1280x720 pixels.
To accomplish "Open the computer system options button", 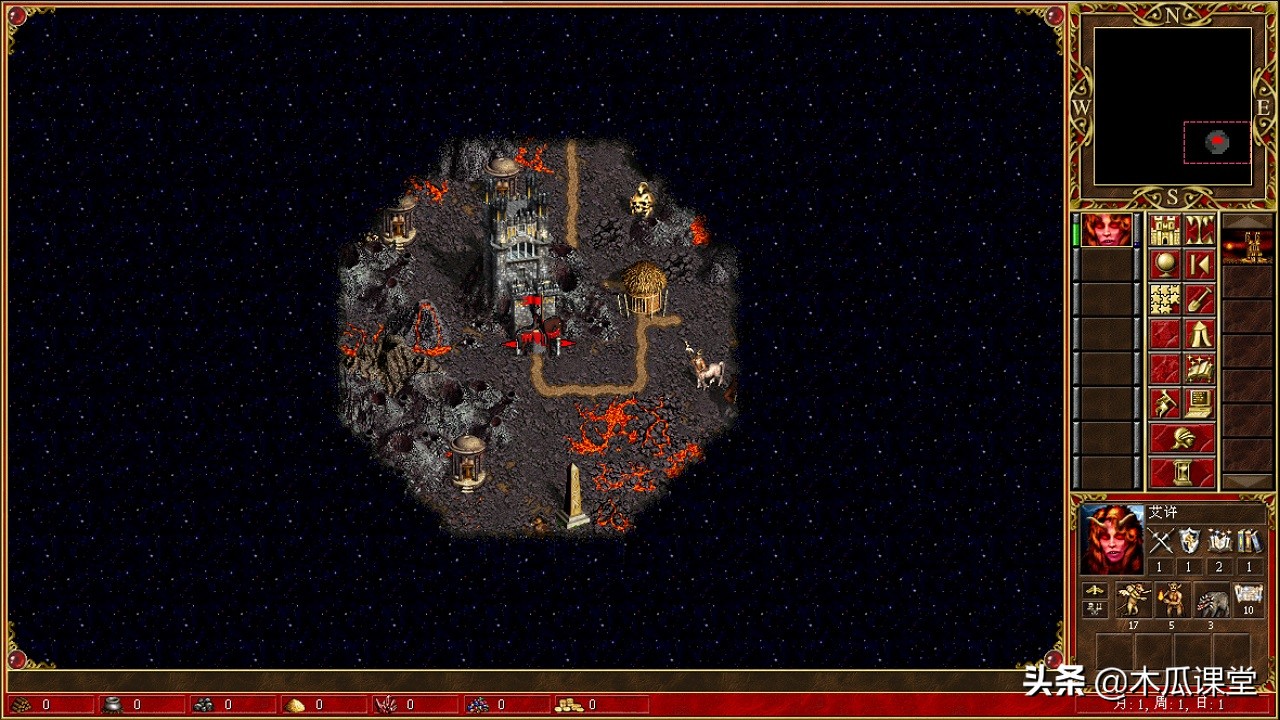I will click(x=1200, y=403).
